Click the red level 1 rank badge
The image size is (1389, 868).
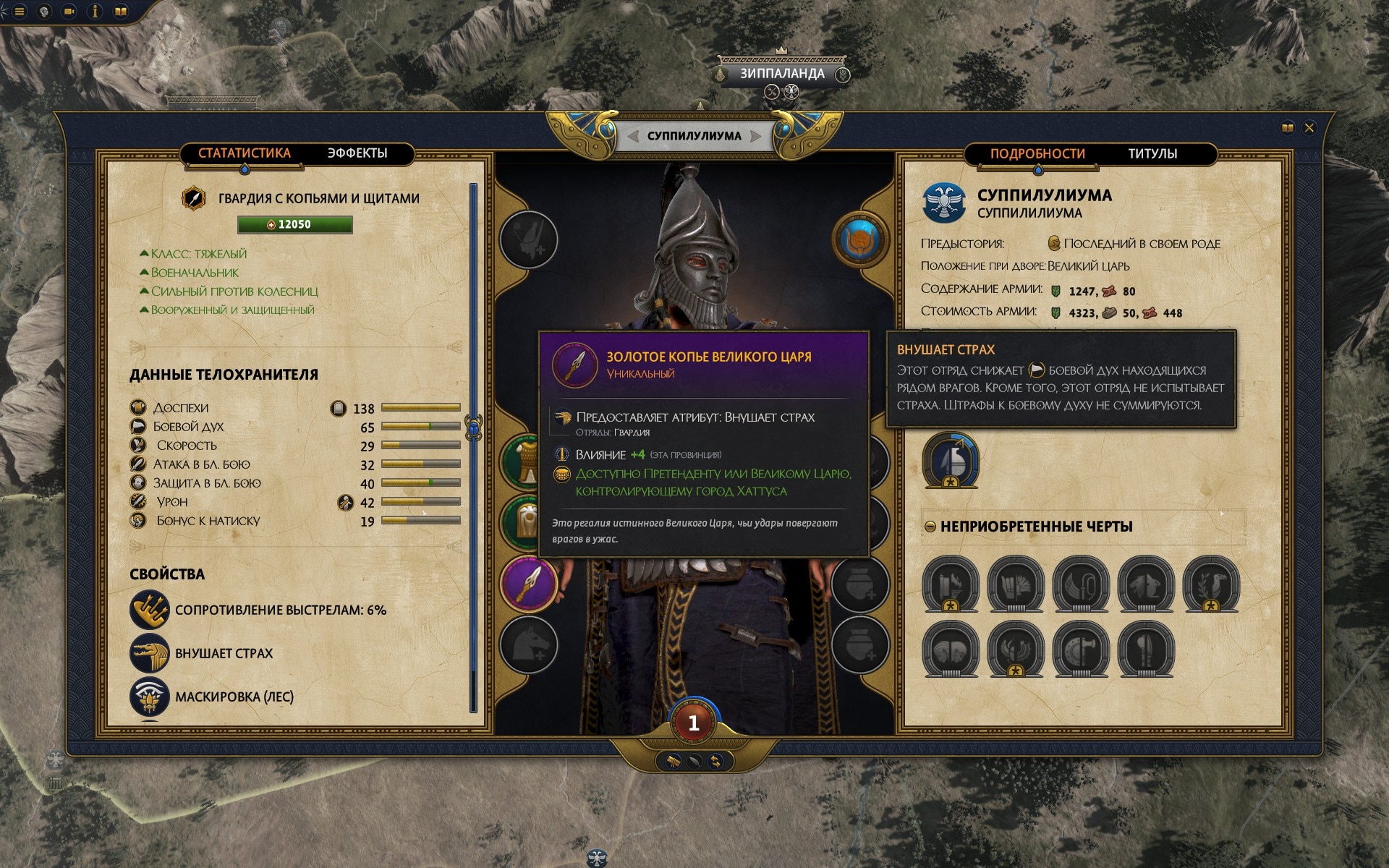tap(693, 722)
